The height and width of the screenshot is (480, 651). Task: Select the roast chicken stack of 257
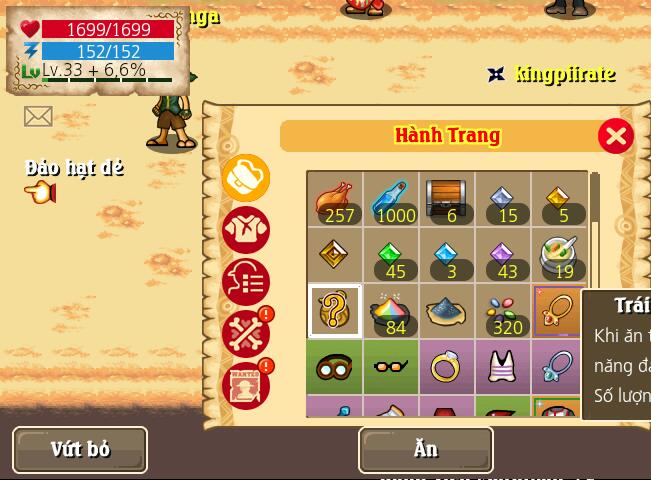click(335, 200)
